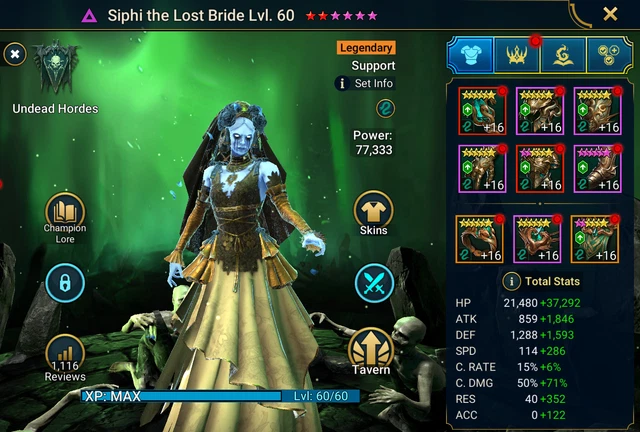Inspect the equipped amulet accessory
640x432 pixels.
pos(538,240)
